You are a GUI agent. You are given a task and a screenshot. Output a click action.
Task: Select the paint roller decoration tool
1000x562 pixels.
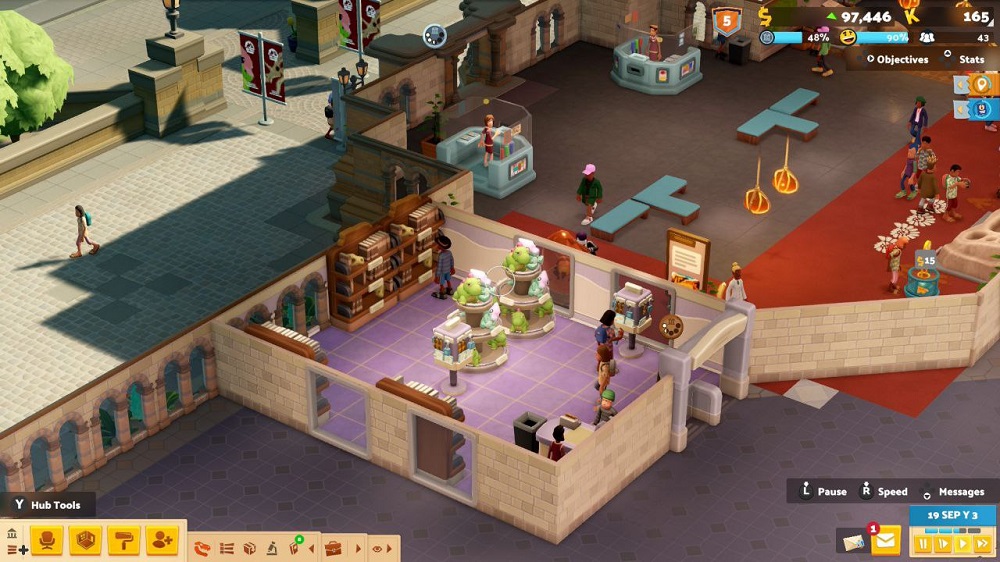pyautogui.click(x=123, y=541)
